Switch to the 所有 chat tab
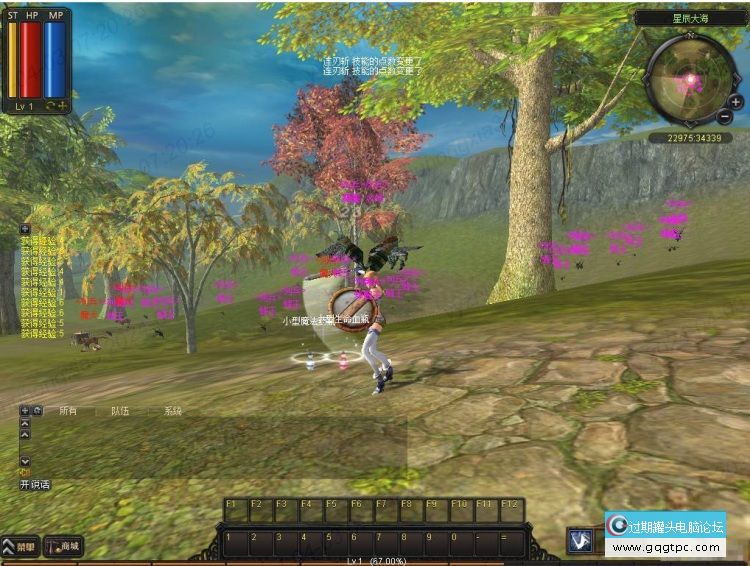This screenshot has width=750, height=566. (68, 411)
